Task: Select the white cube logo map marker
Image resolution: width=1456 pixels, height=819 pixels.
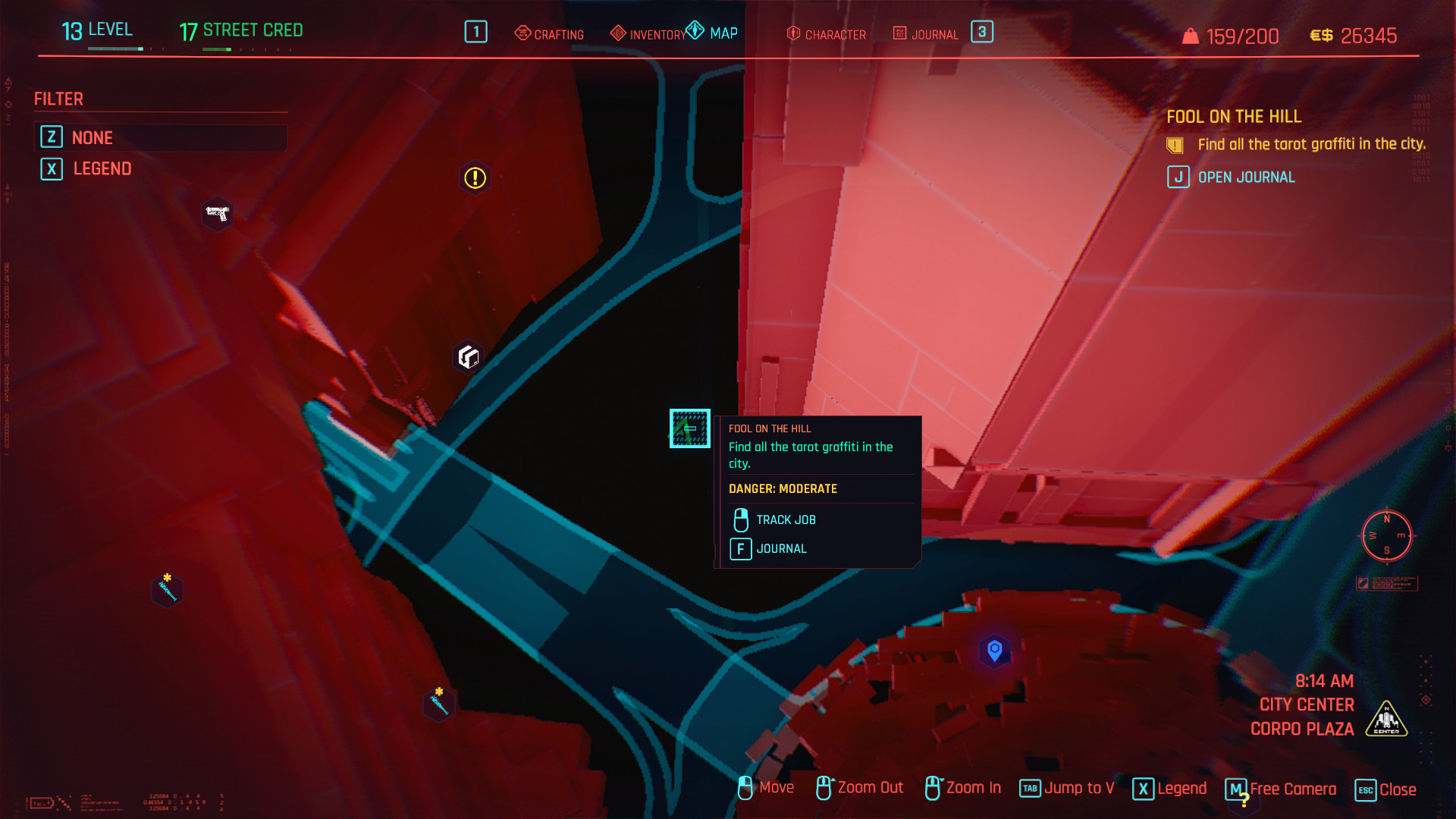Action: pos(469,356)
